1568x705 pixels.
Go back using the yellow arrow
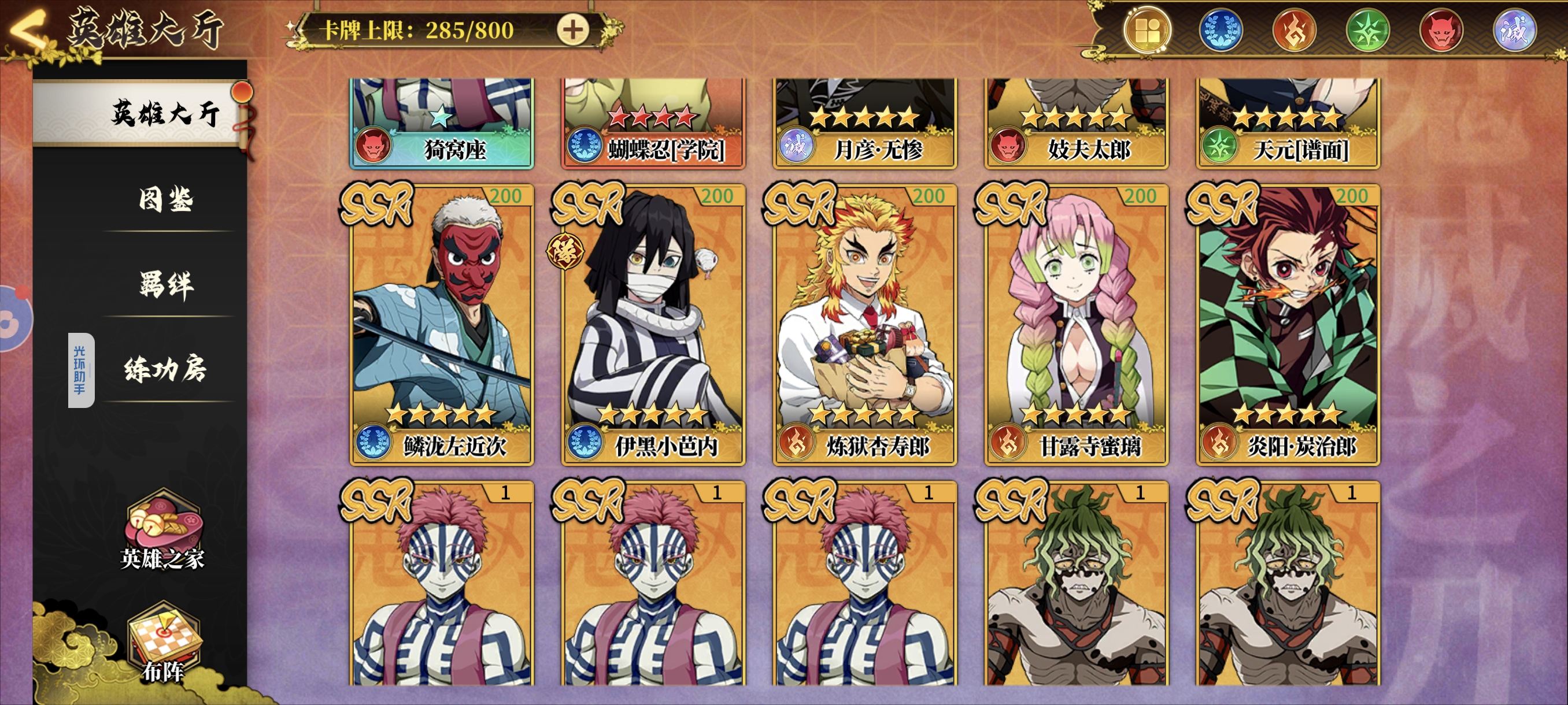[x=28, y=31]
